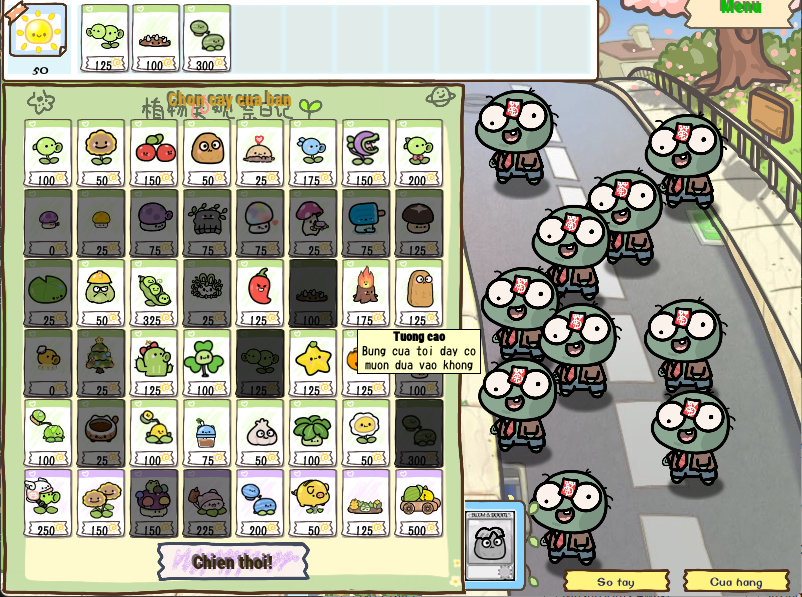Remove the 300-cost card from the seed tray

(x=207, y=38)
